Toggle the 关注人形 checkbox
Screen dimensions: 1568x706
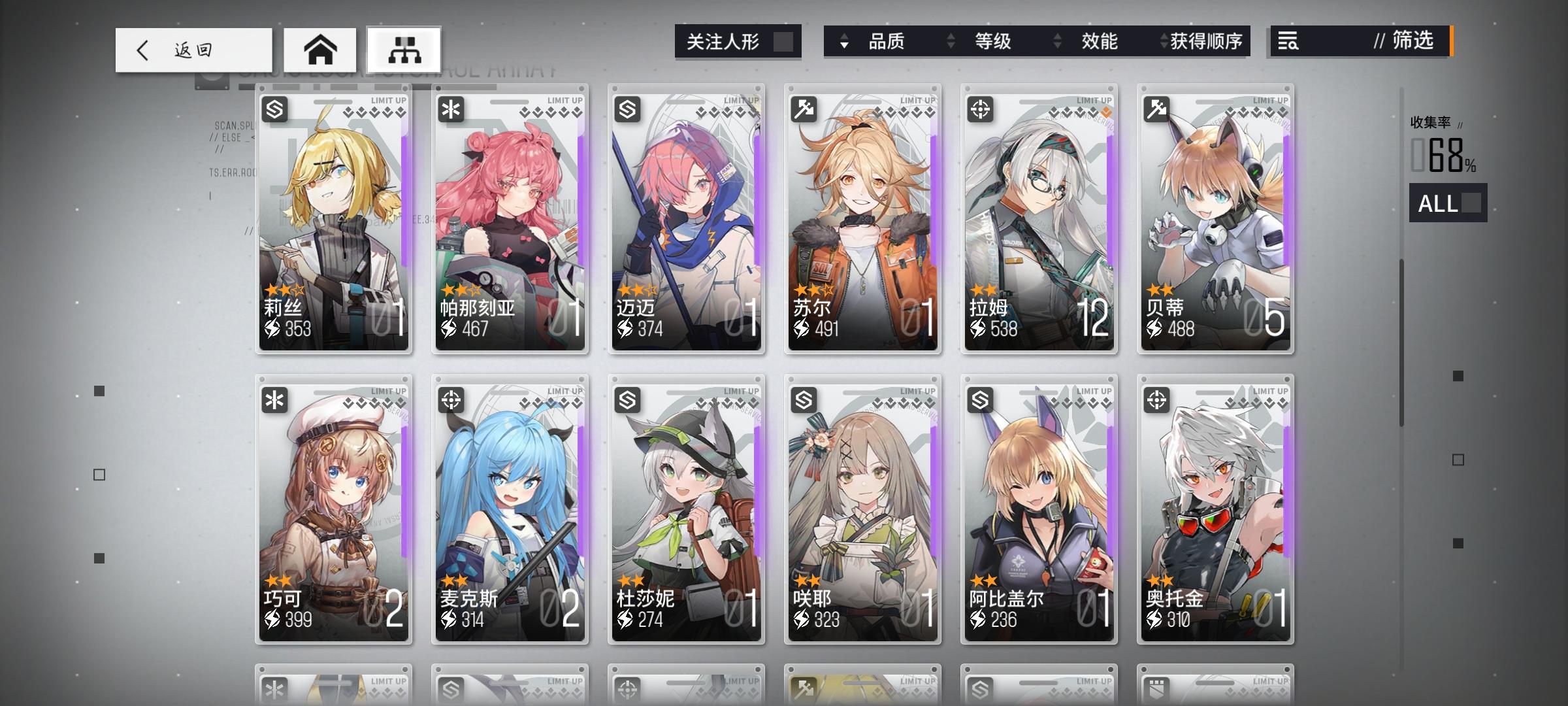point(782,41)
